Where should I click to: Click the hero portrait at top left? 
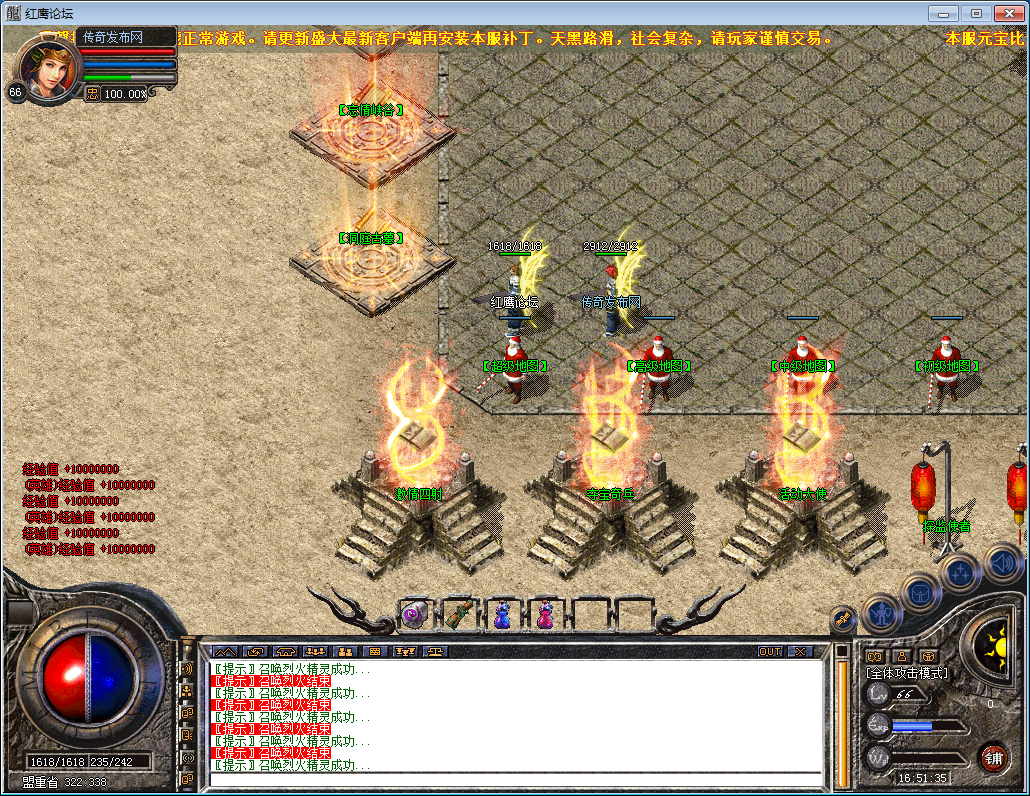[47, 70]
